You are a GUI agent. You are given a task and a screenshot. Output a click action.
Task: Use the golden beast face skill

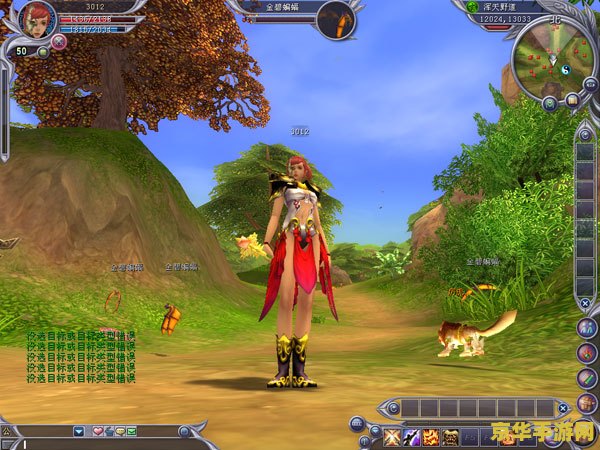coord(451,436)
